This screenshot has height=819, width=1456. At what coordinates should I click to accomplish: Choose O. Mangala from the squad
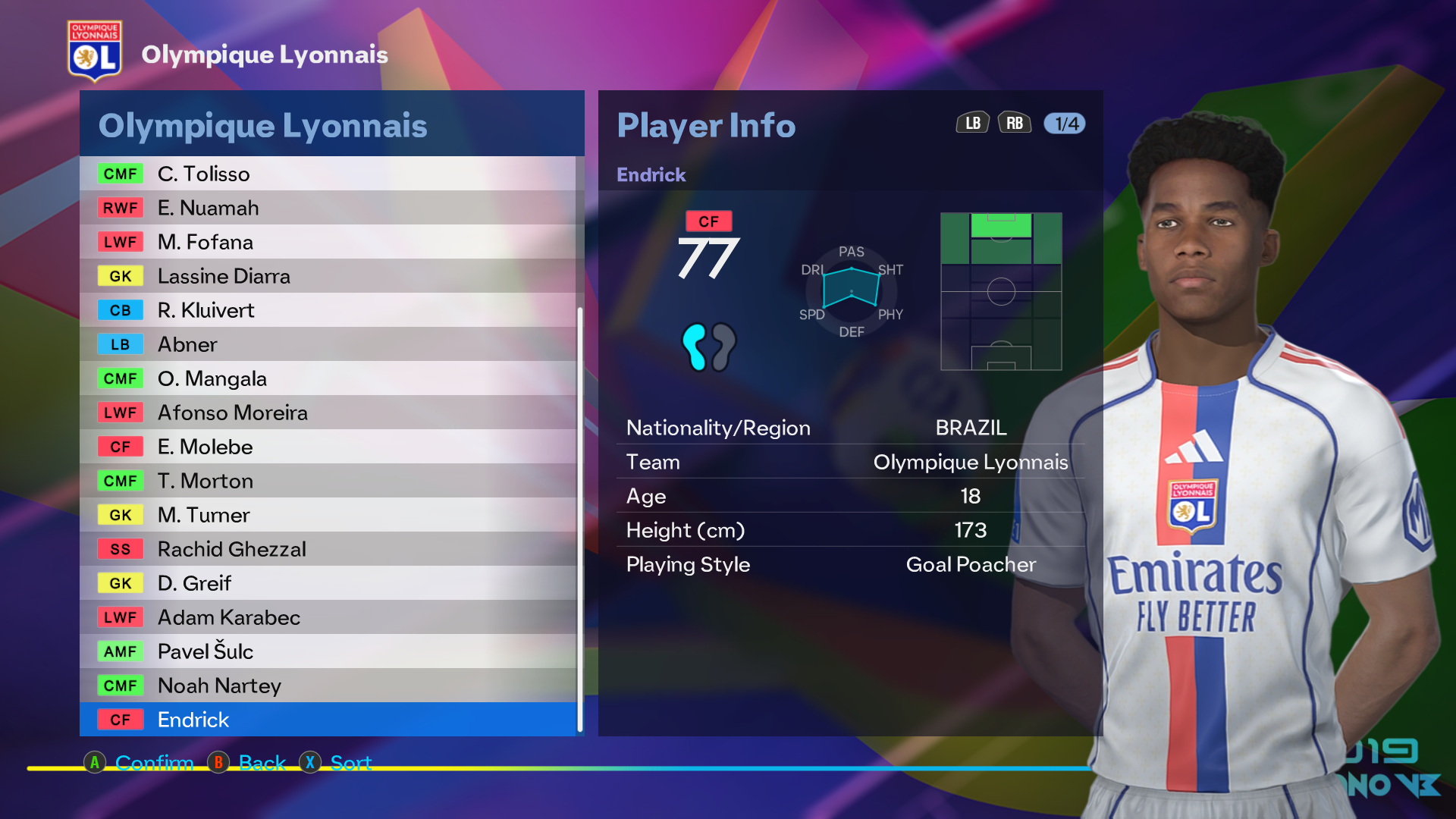[x=328, y=378]
